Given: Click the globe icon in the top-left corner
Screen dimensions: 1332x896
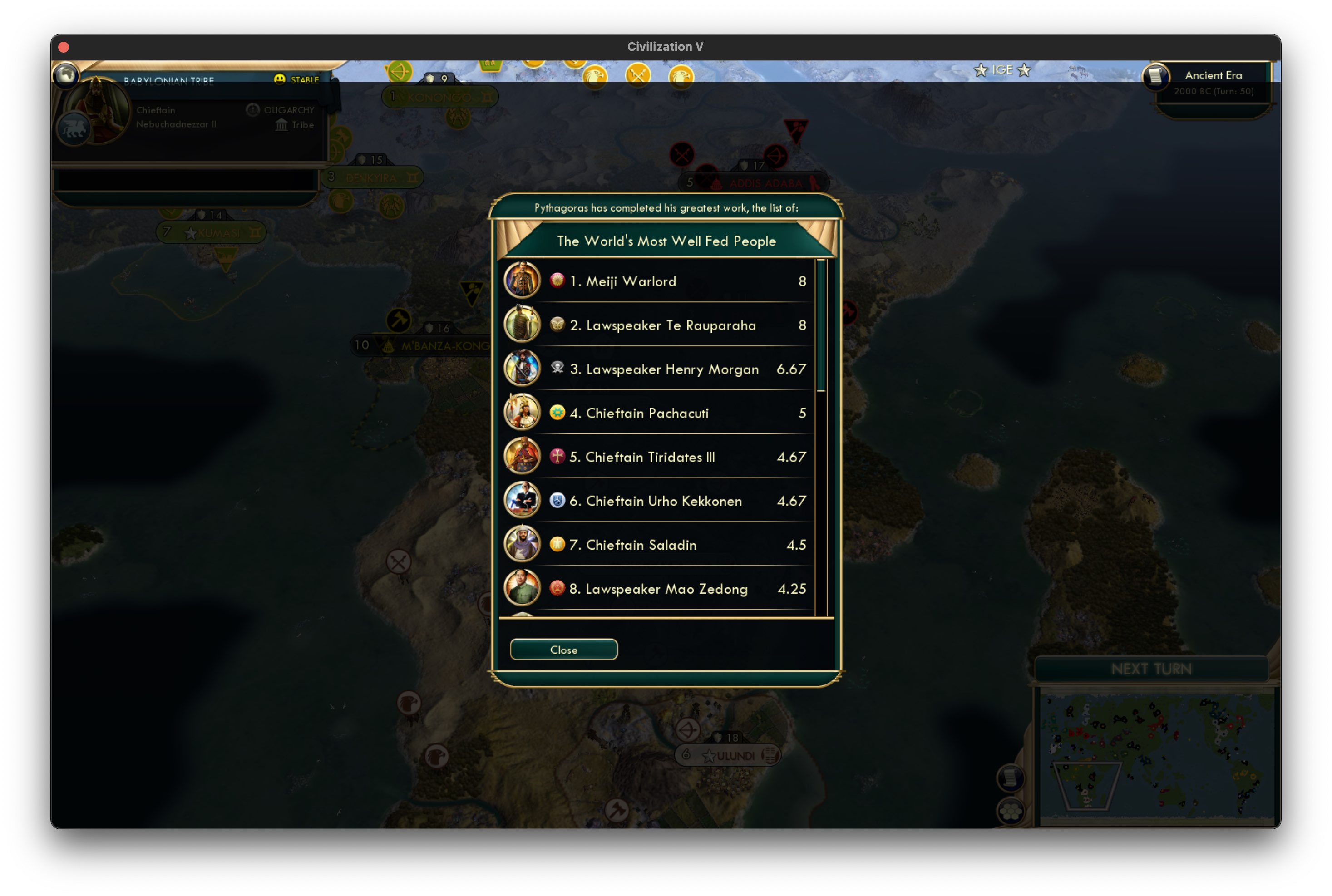Looking at the screenshot, I should point(66,74).
